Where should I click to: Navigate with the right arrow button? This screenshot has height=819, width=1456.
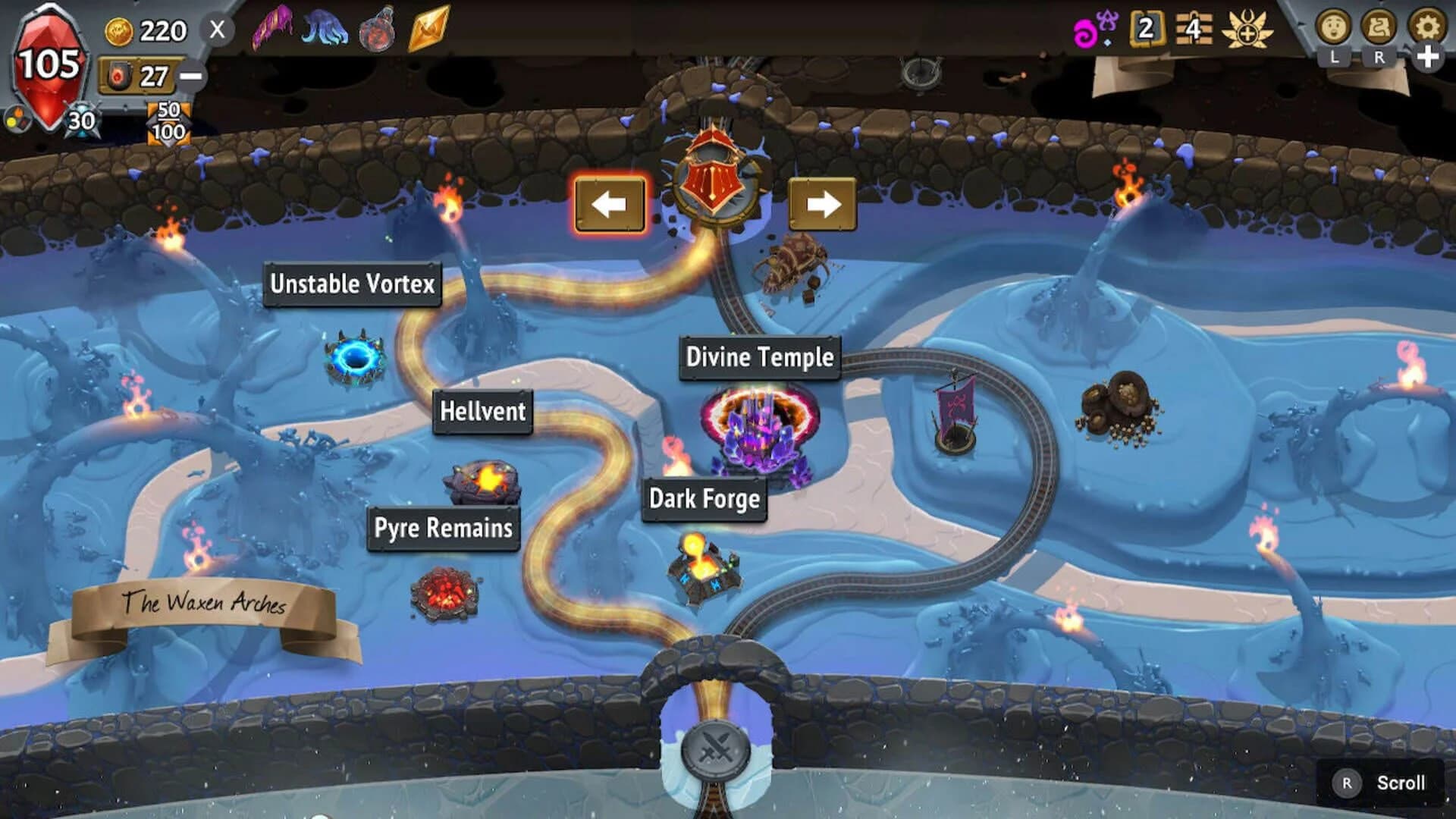tap(821, 203)
